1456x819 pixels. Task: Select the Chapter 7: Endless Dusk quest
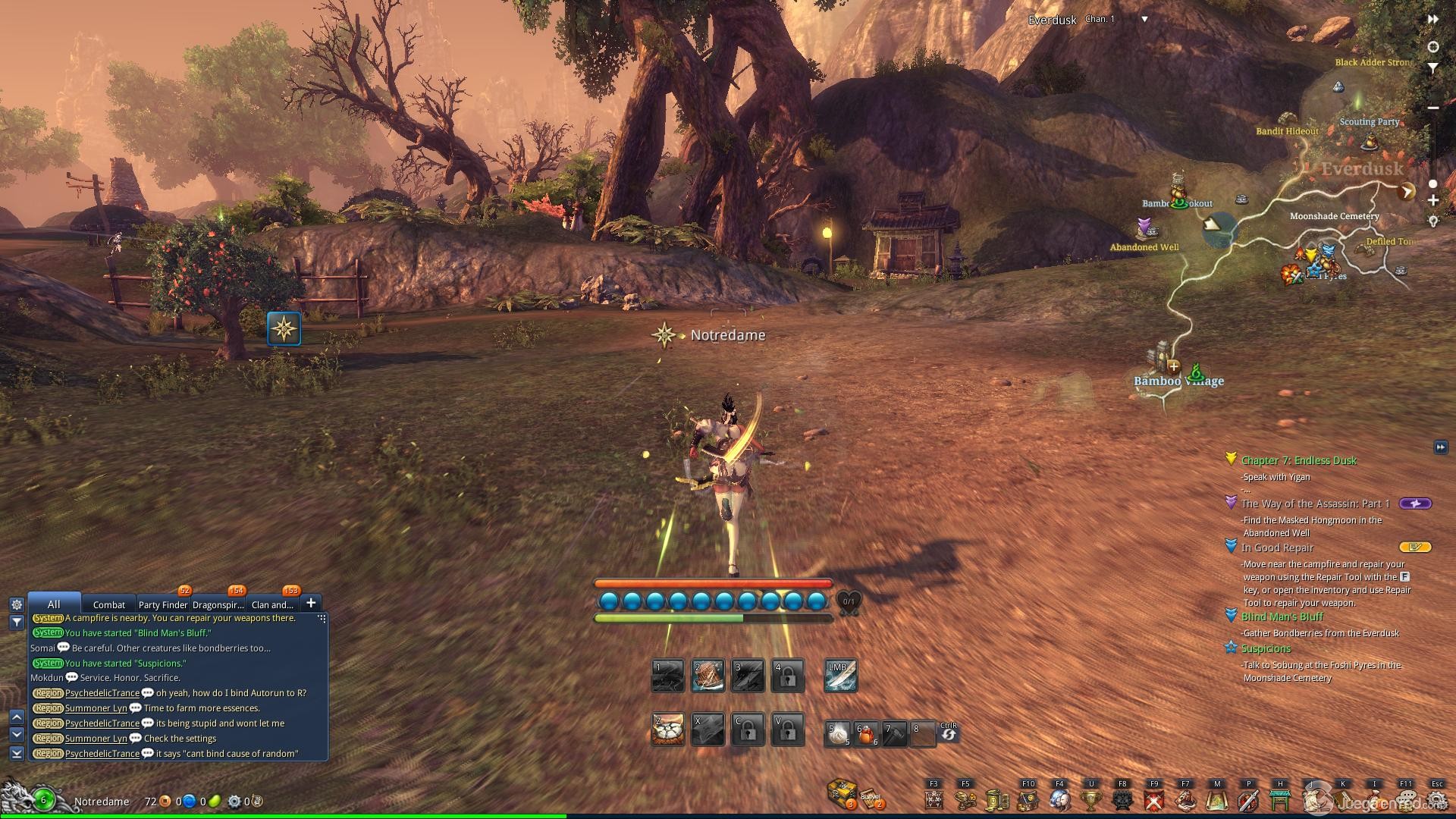[1298, 460]
